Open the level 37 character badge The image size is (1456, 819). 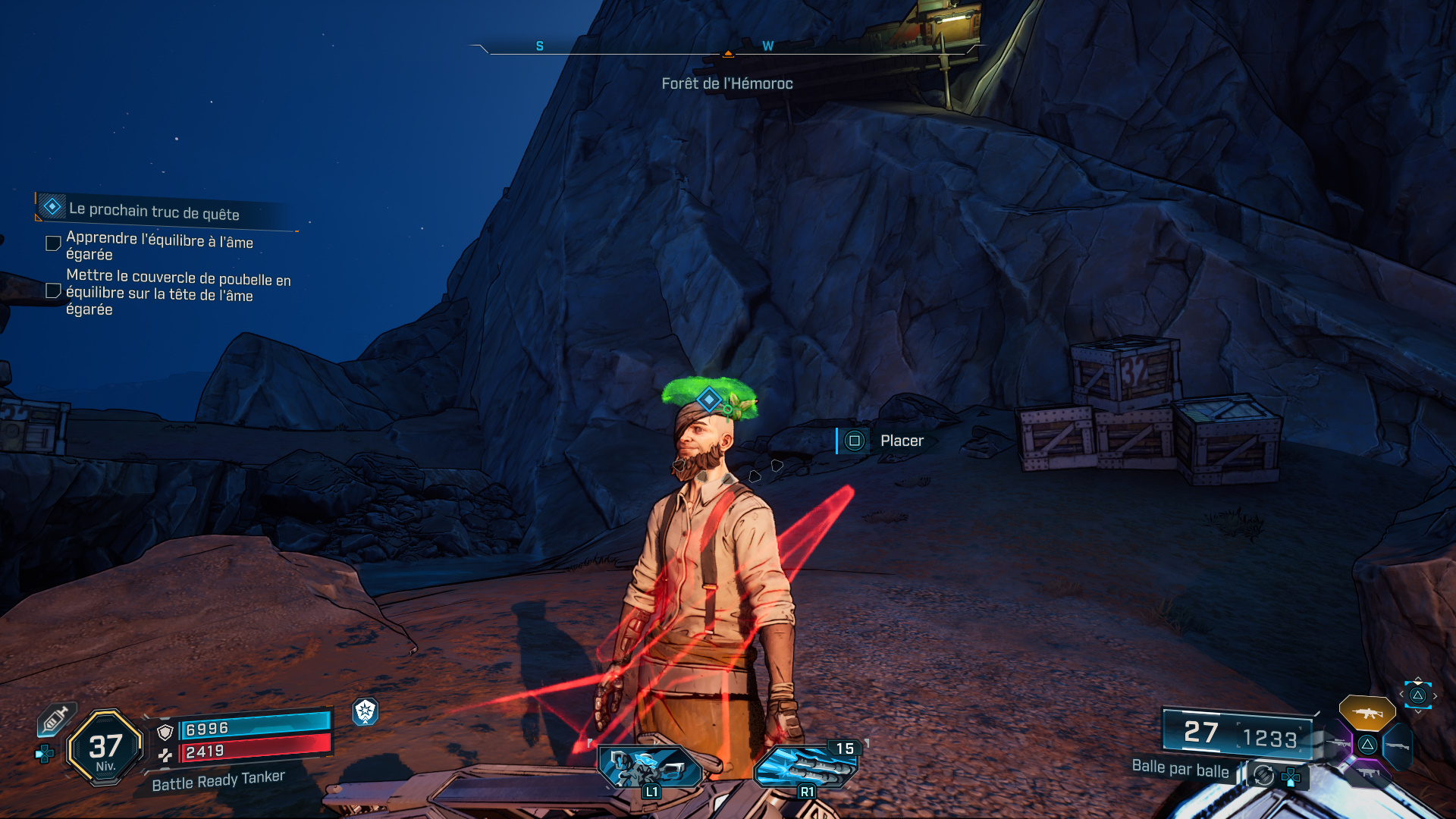coord(105,748)
